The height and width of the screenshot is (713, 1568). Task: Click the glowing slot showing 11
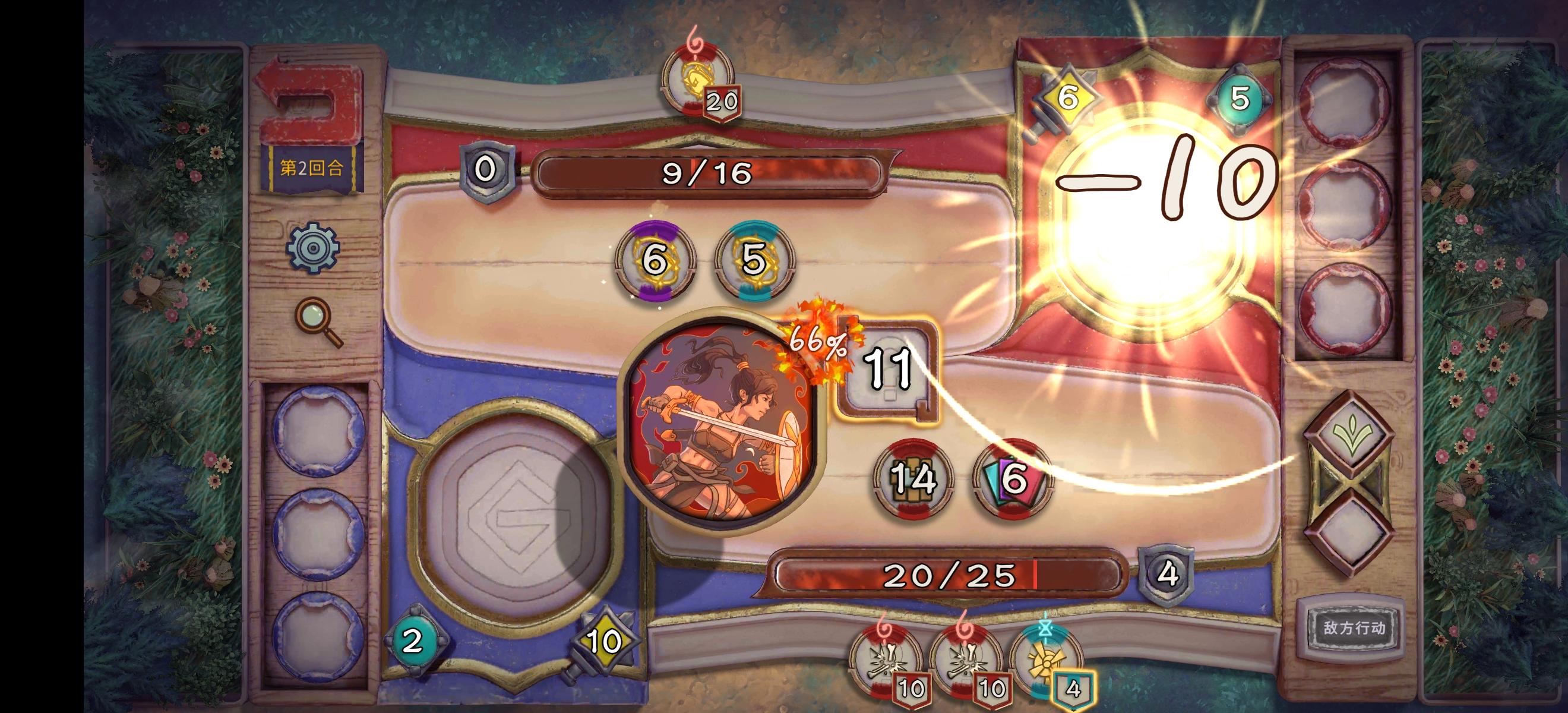pos(886,368)
